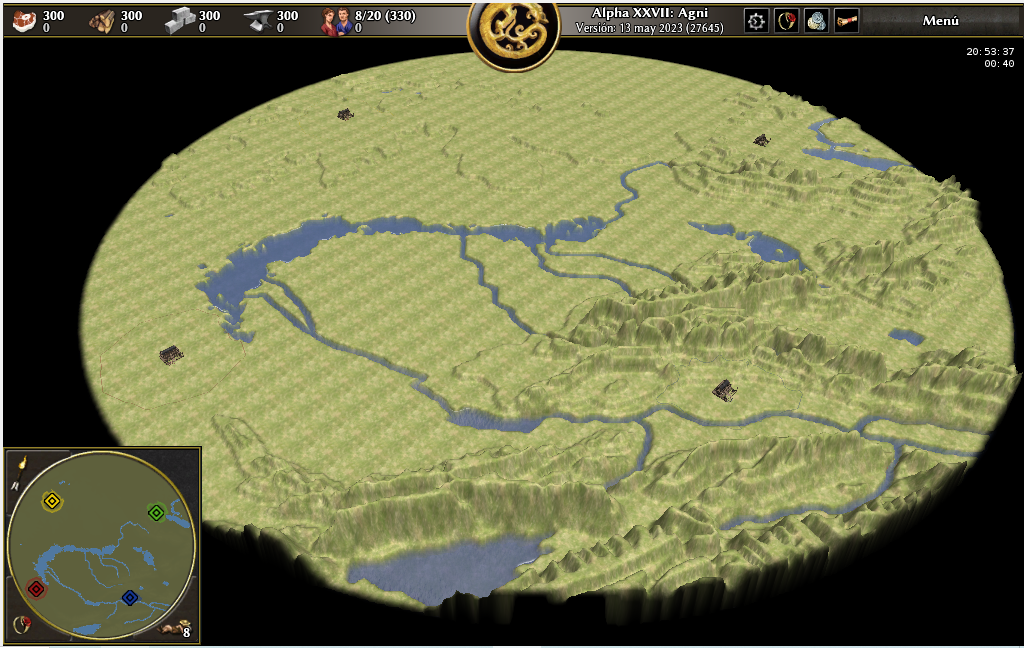Show objectives via the scroll icon
Image resolution: width=1024 pixels, height=648 pixels.
847,21
